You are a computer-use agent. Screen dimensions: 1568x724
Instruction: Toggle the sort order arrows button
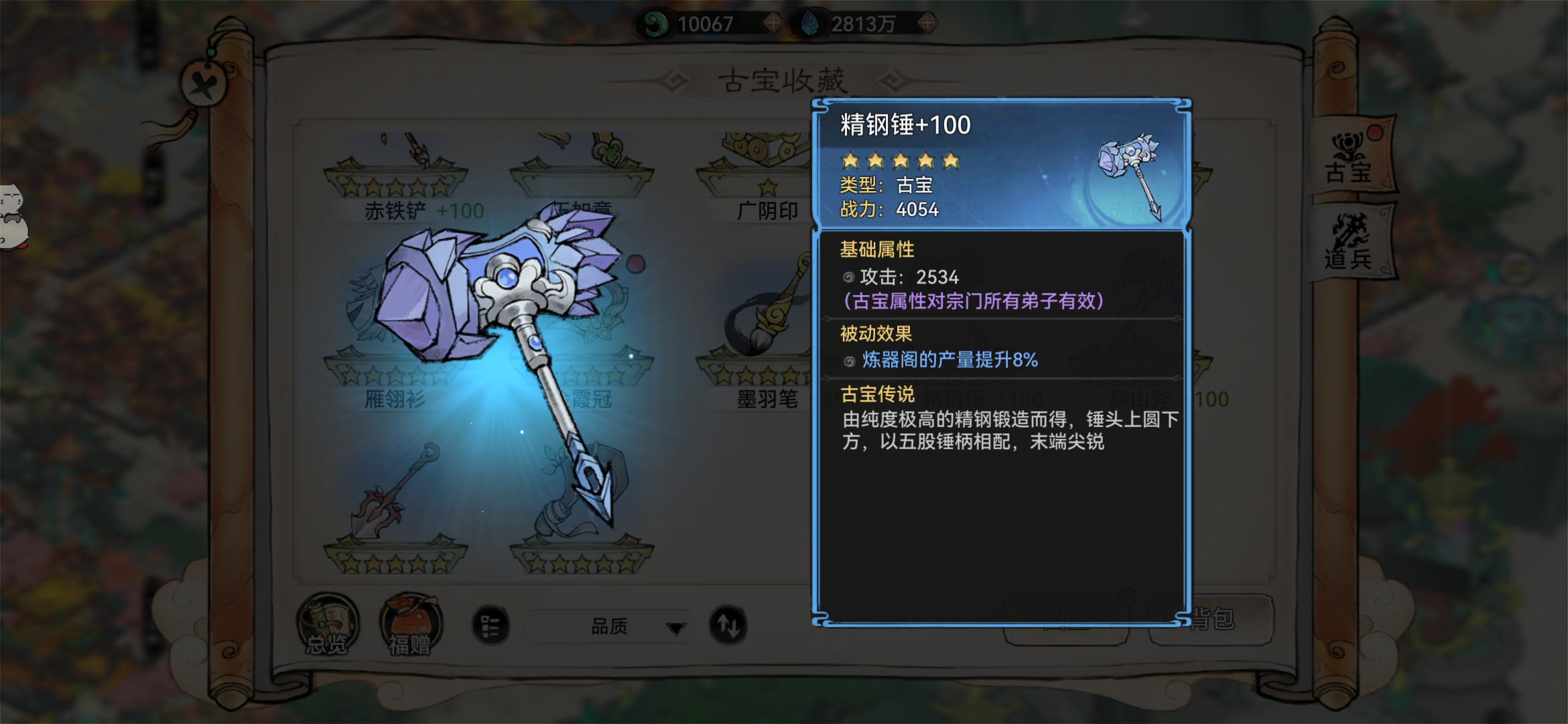(728, 625)
